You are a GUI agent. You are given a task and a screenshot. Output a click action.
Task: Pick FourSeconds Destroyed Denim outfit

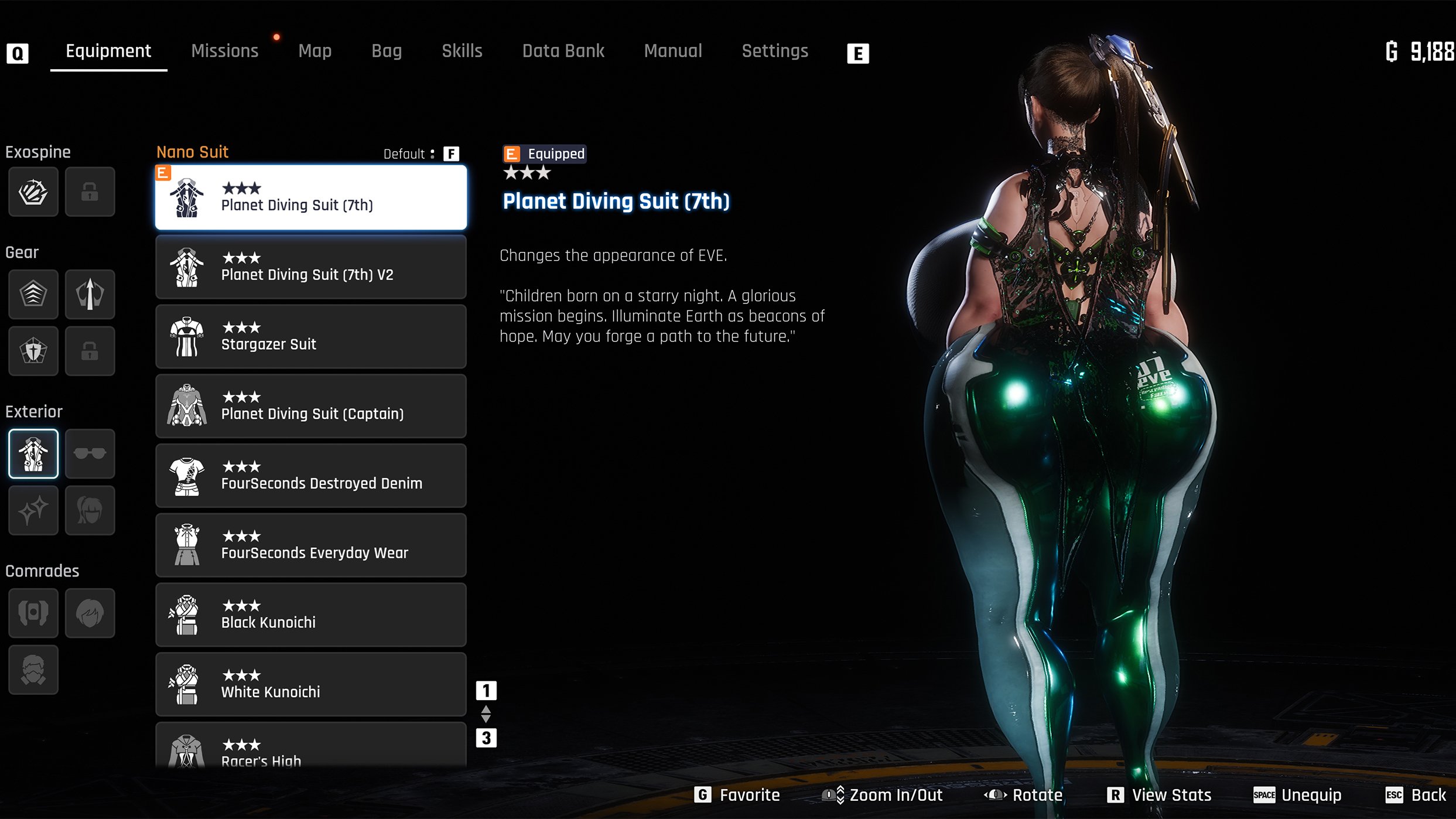[x=310, y=476]
